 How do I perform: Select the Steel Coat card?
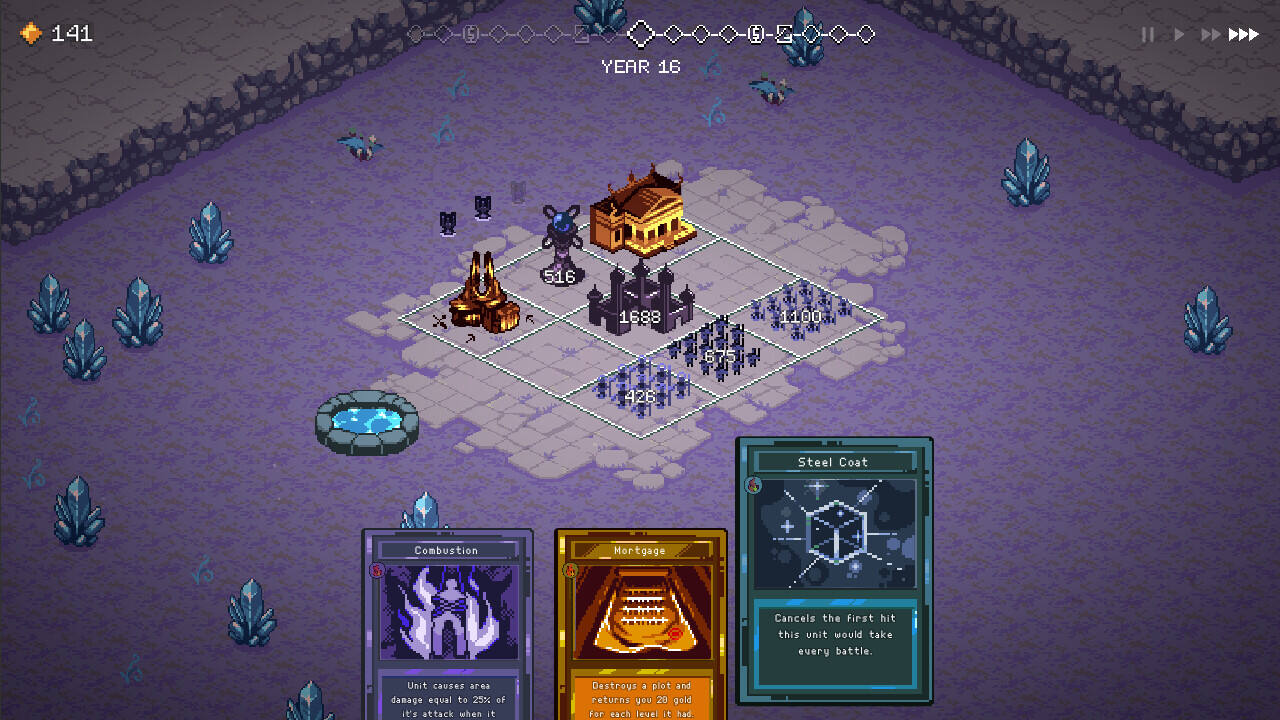[835, 570]
